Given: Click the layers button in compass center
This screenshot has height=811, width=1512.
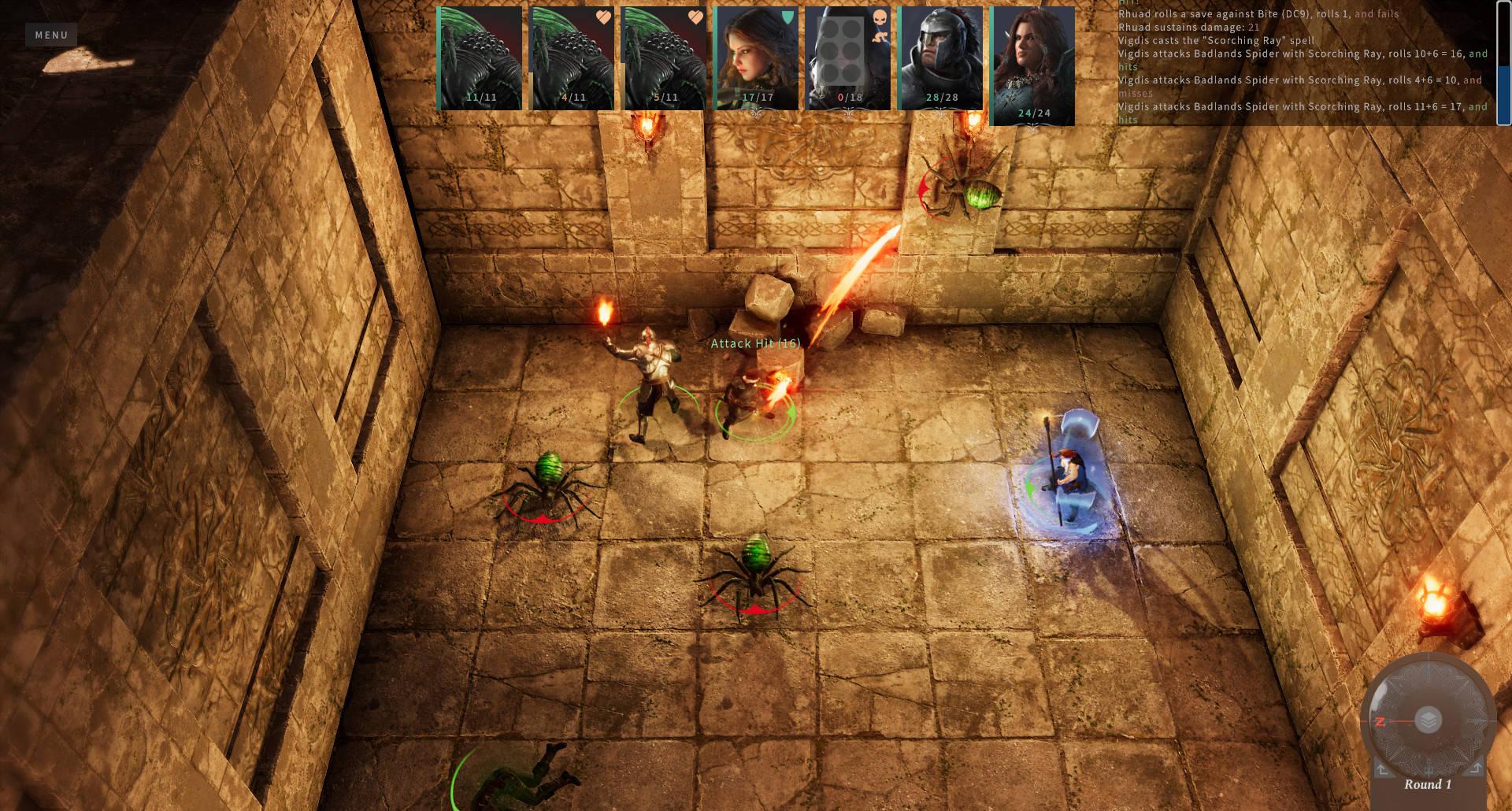Looking at the screenshot, I should coord(1427,720).
